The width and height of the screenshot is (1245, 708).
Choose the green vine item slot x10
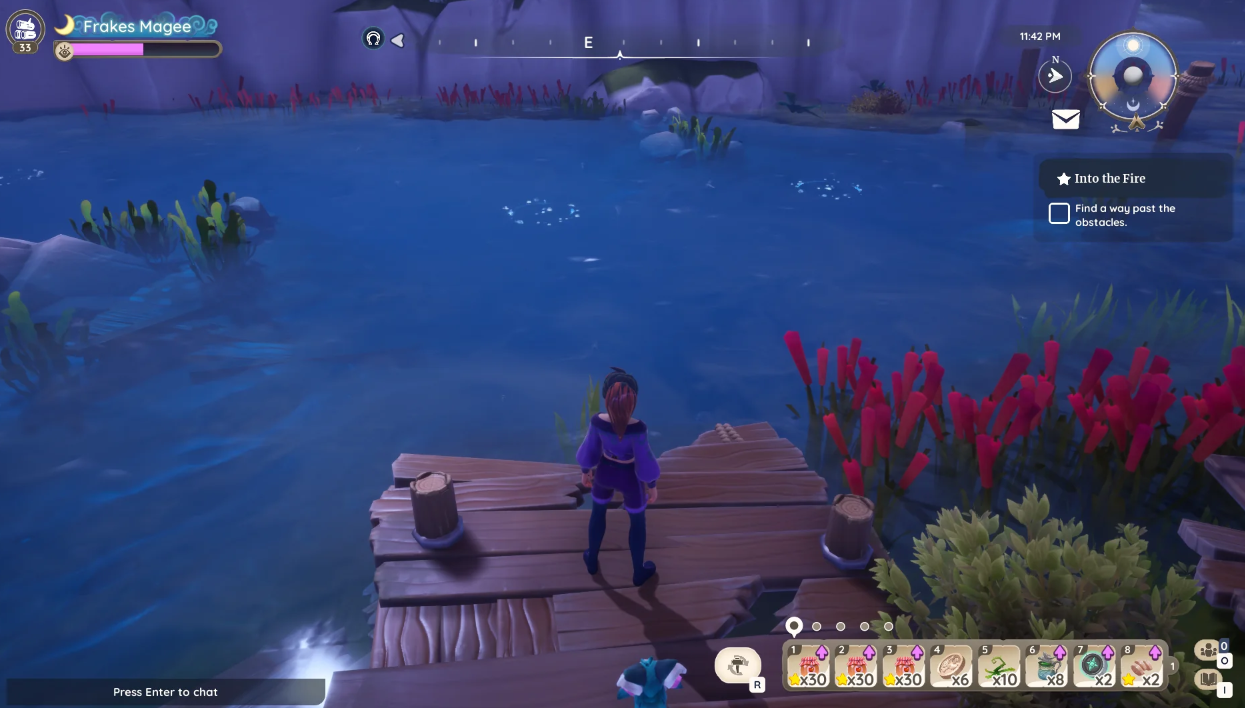[998, 666]
